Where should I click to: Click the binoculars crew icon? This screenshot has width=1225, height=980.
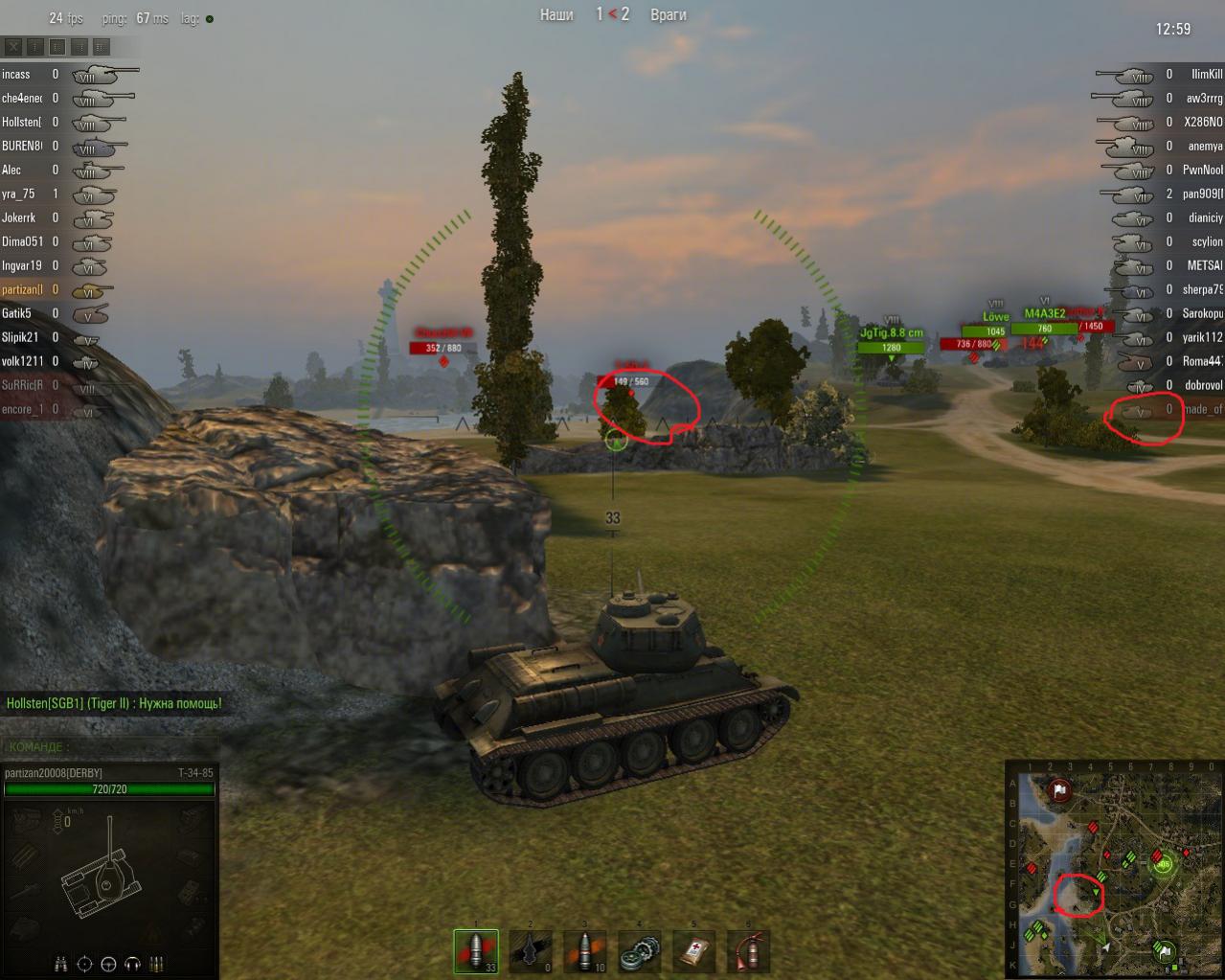[61, 964]
